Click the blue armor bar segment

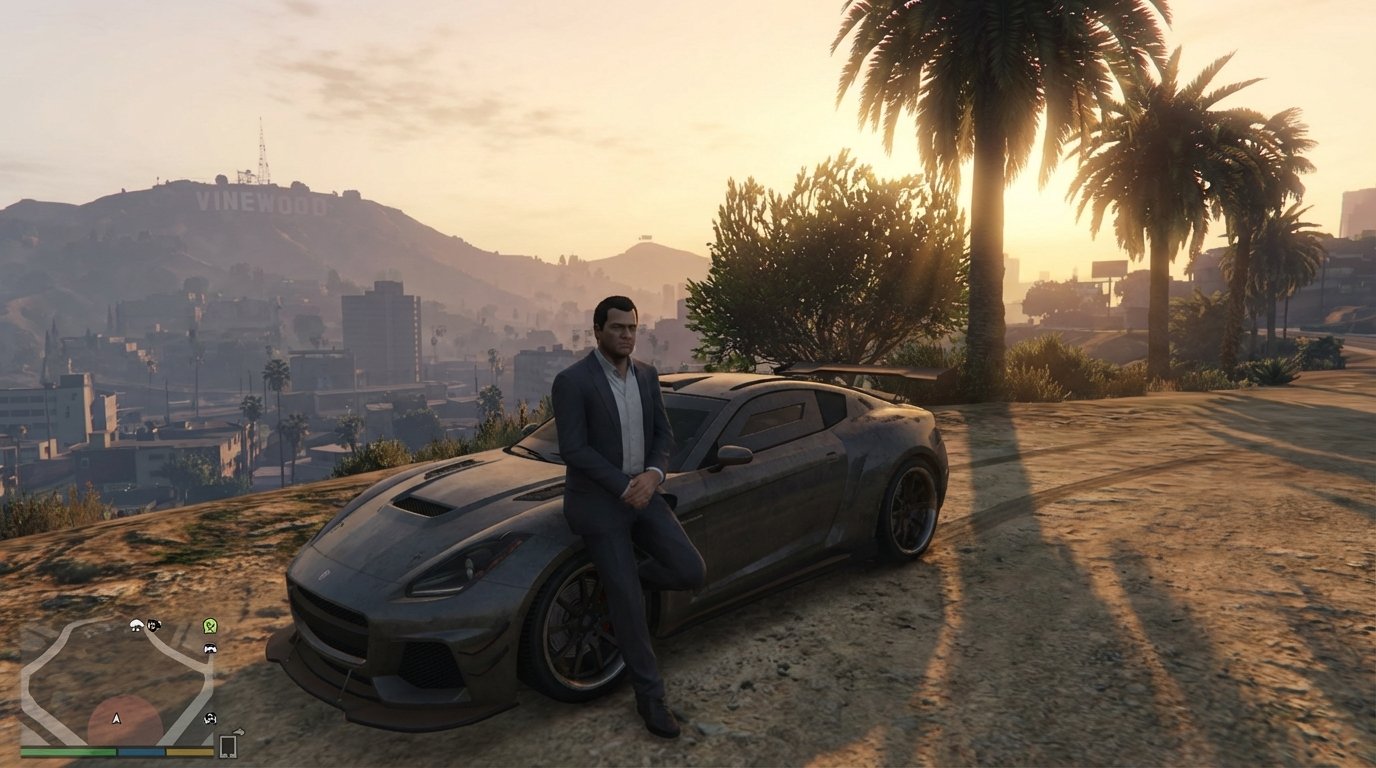coord(142,751)
